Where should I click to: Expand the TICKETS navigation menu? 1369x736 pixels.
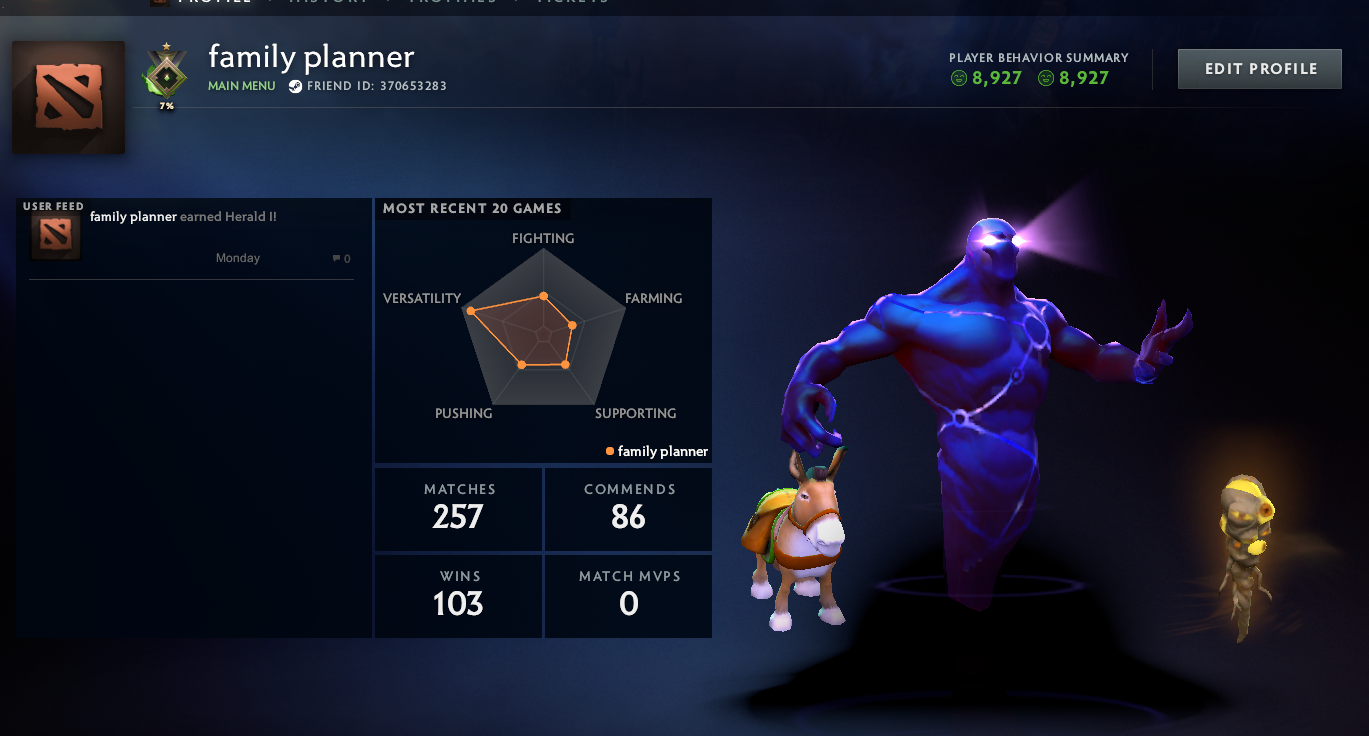[572, 3]
